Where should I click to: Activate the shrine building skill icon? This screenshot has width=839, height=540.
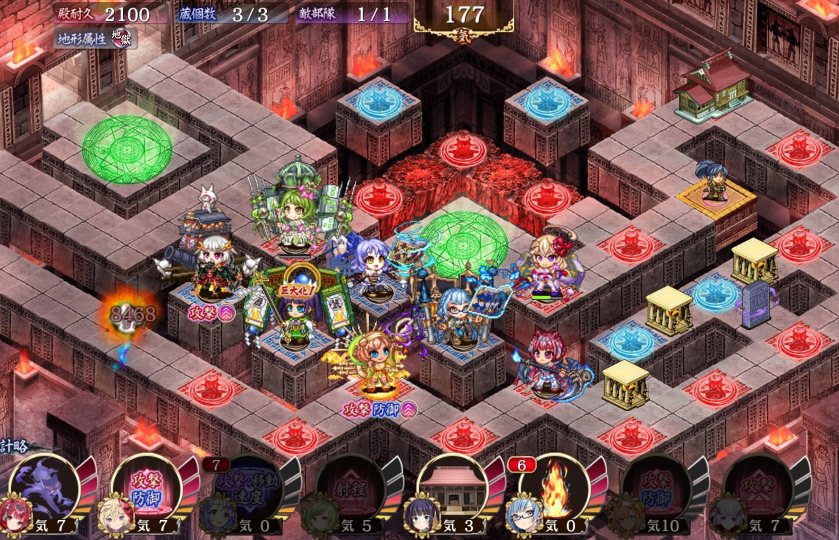[x=451, y=487]
